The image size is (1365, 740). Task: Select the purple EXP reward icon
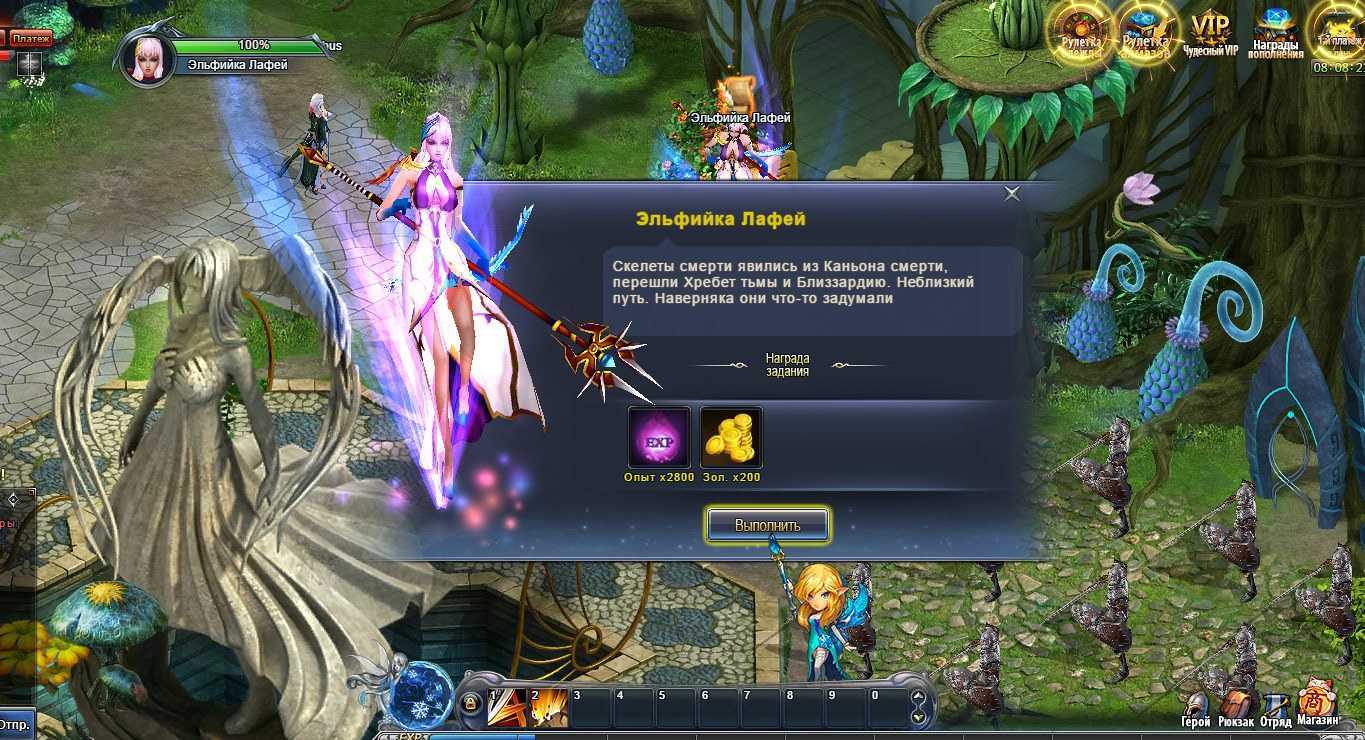[x=659, y=438]
